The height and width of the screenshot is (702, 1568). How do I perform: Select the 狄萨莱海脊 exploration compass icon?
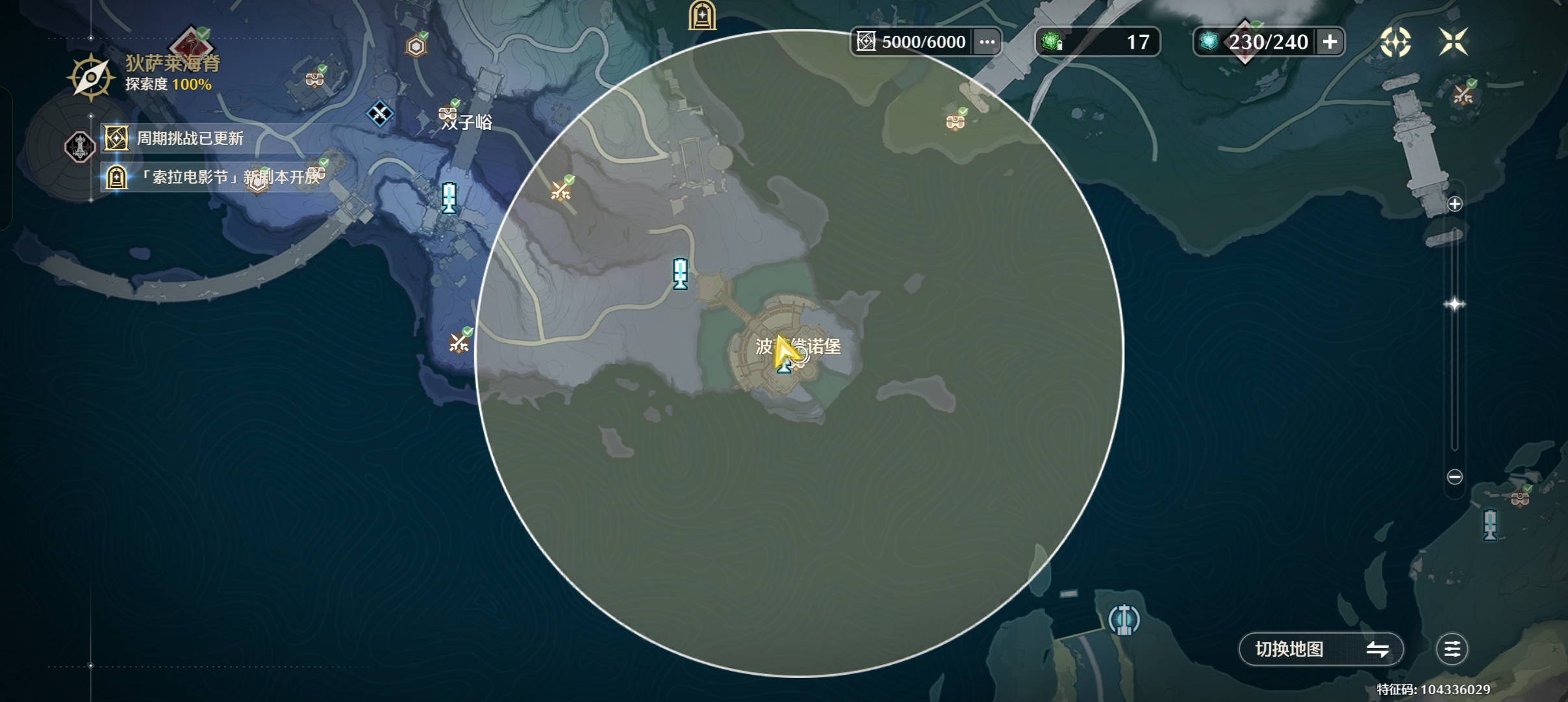(x=91, y=78)
